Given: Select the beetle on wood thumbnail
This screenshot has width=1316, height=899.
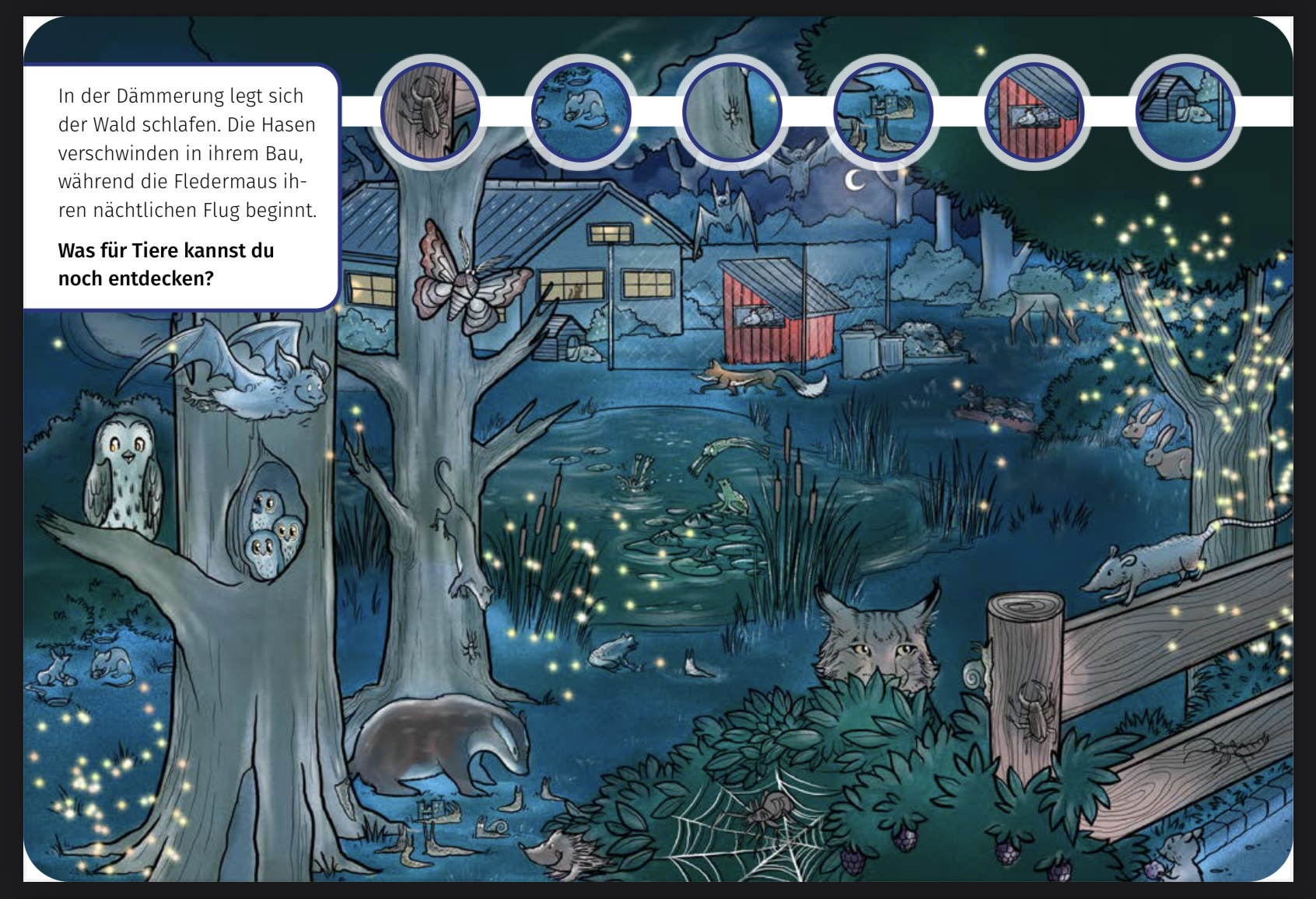Looking at the screenshot, I should [430, 111].
